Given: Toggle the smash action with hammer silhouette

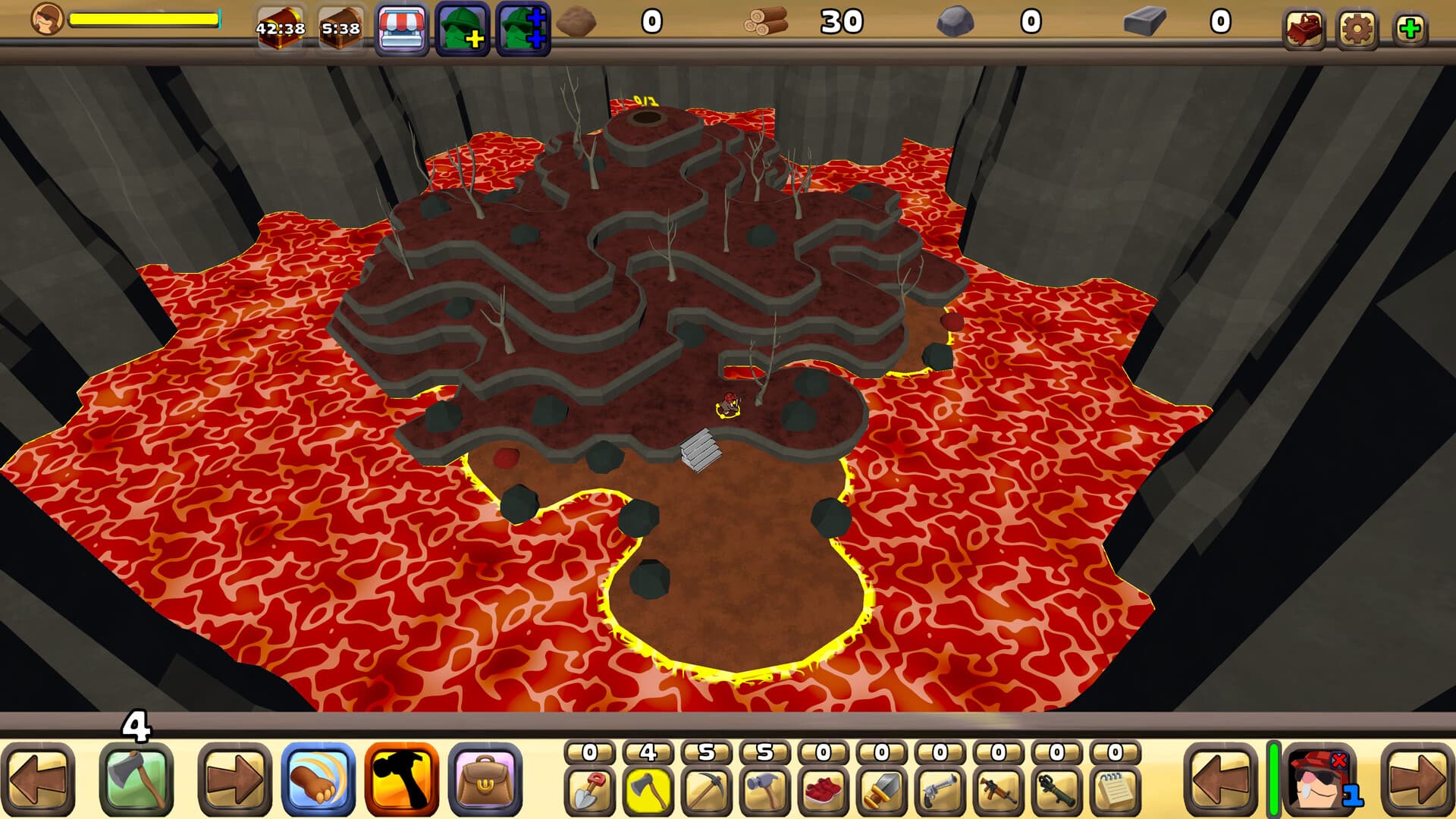Looking at the screenshot, I should click(400, 780).
